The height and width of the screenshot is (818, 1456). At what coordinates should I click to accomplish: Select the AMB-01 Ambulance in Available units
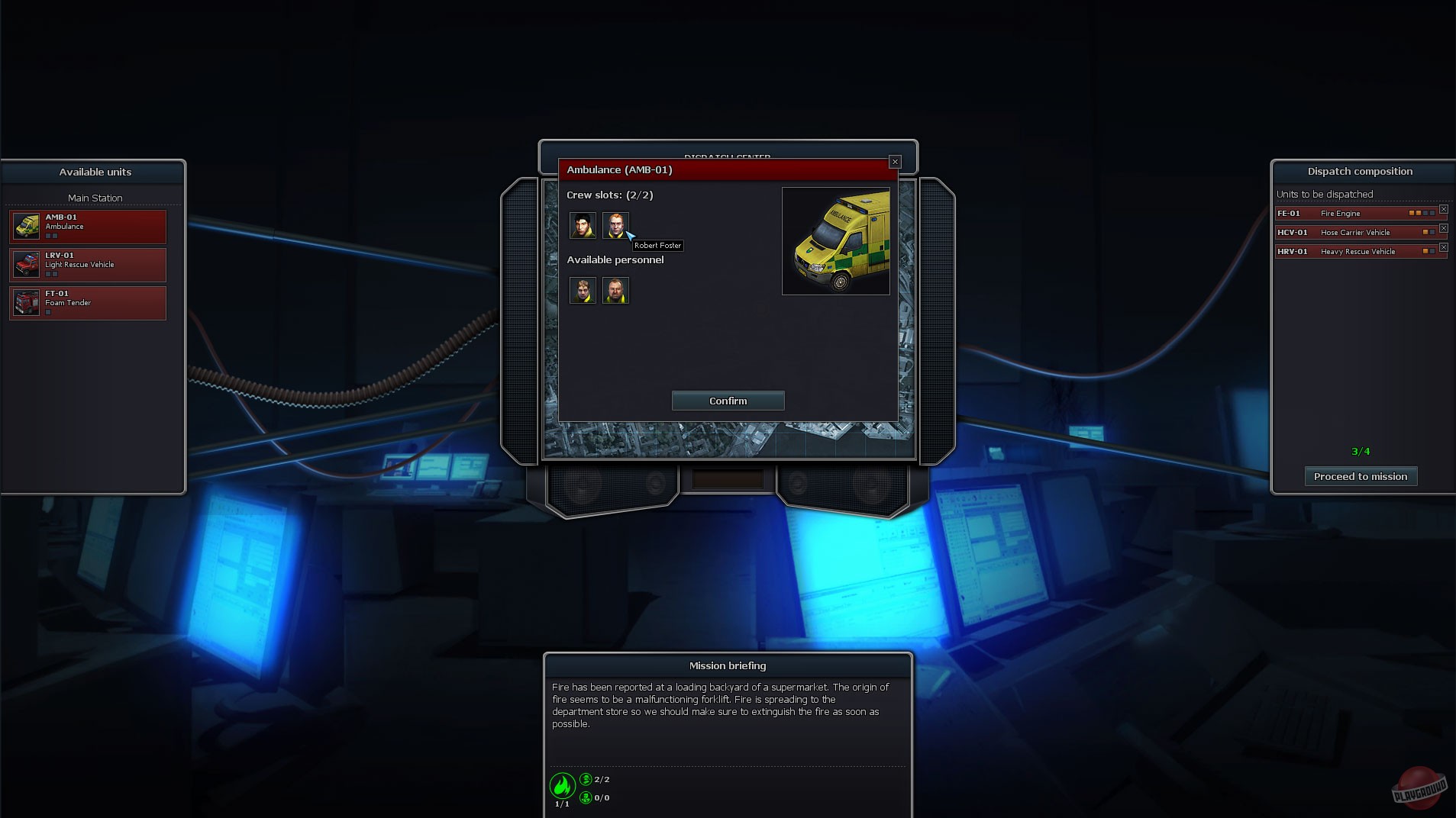click(x=87, y=227)
